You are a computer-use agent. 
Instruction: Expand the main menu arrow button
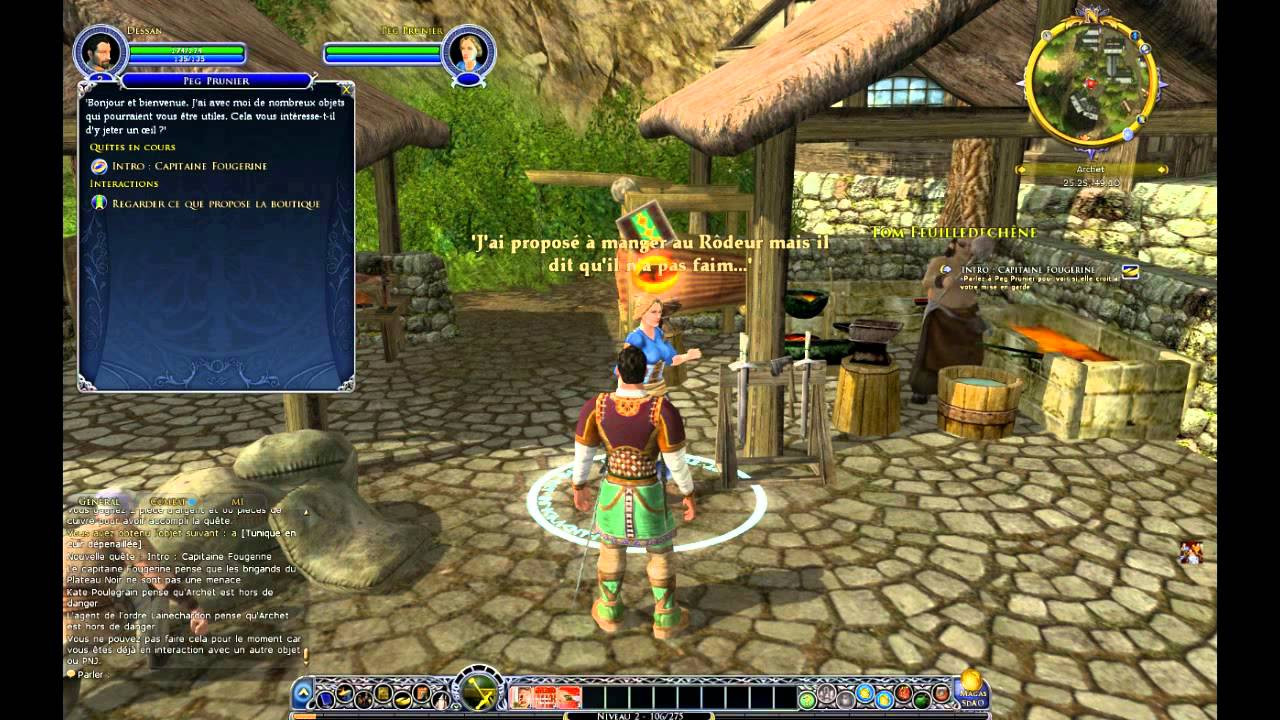coord(303,692)
